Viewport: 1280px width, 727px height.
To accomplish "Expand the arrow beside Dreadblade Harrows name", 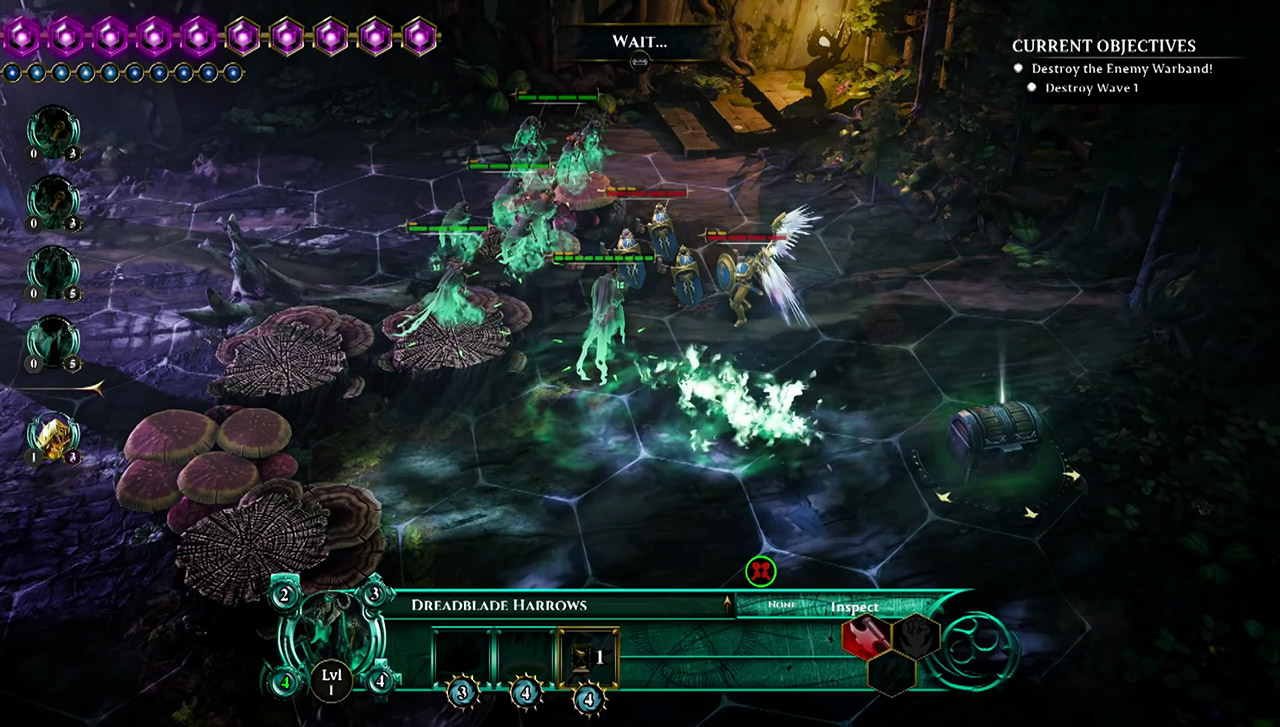I will [x=726, y=604].
